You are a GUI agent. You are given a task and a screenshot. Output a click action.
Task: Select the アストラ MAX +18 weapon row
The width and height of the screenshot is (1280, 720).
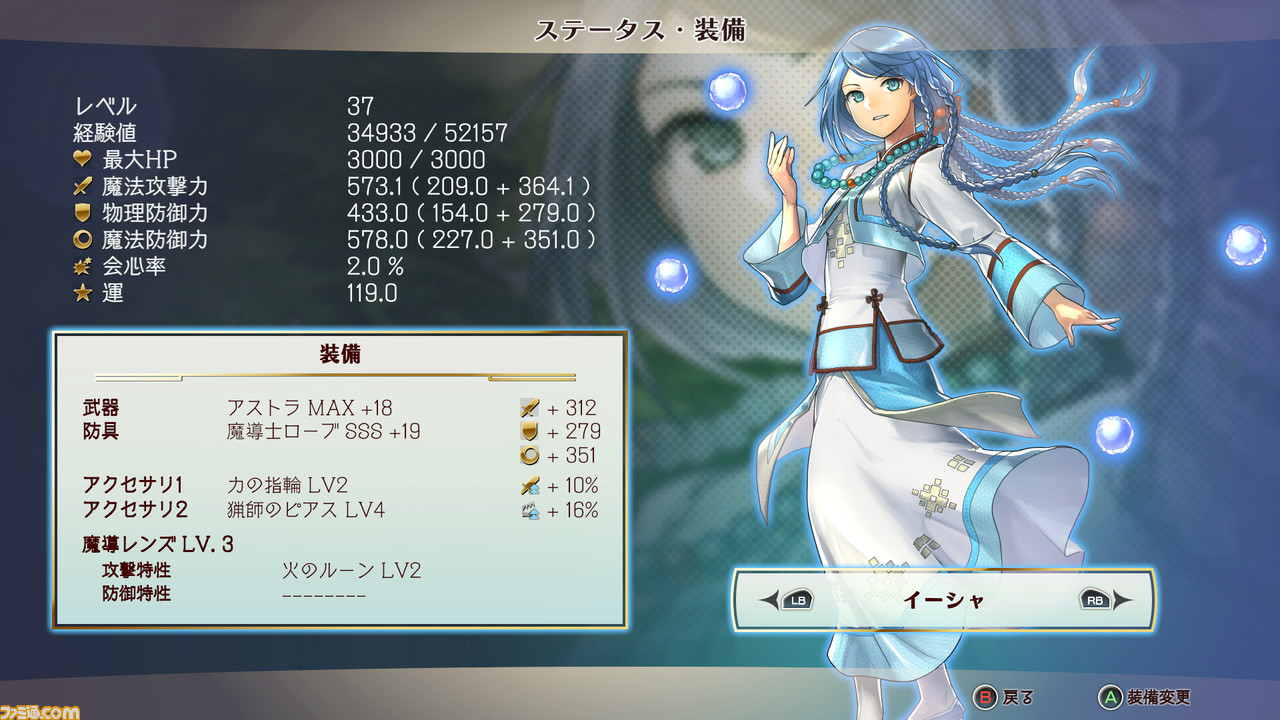click(x=309, y=408)
